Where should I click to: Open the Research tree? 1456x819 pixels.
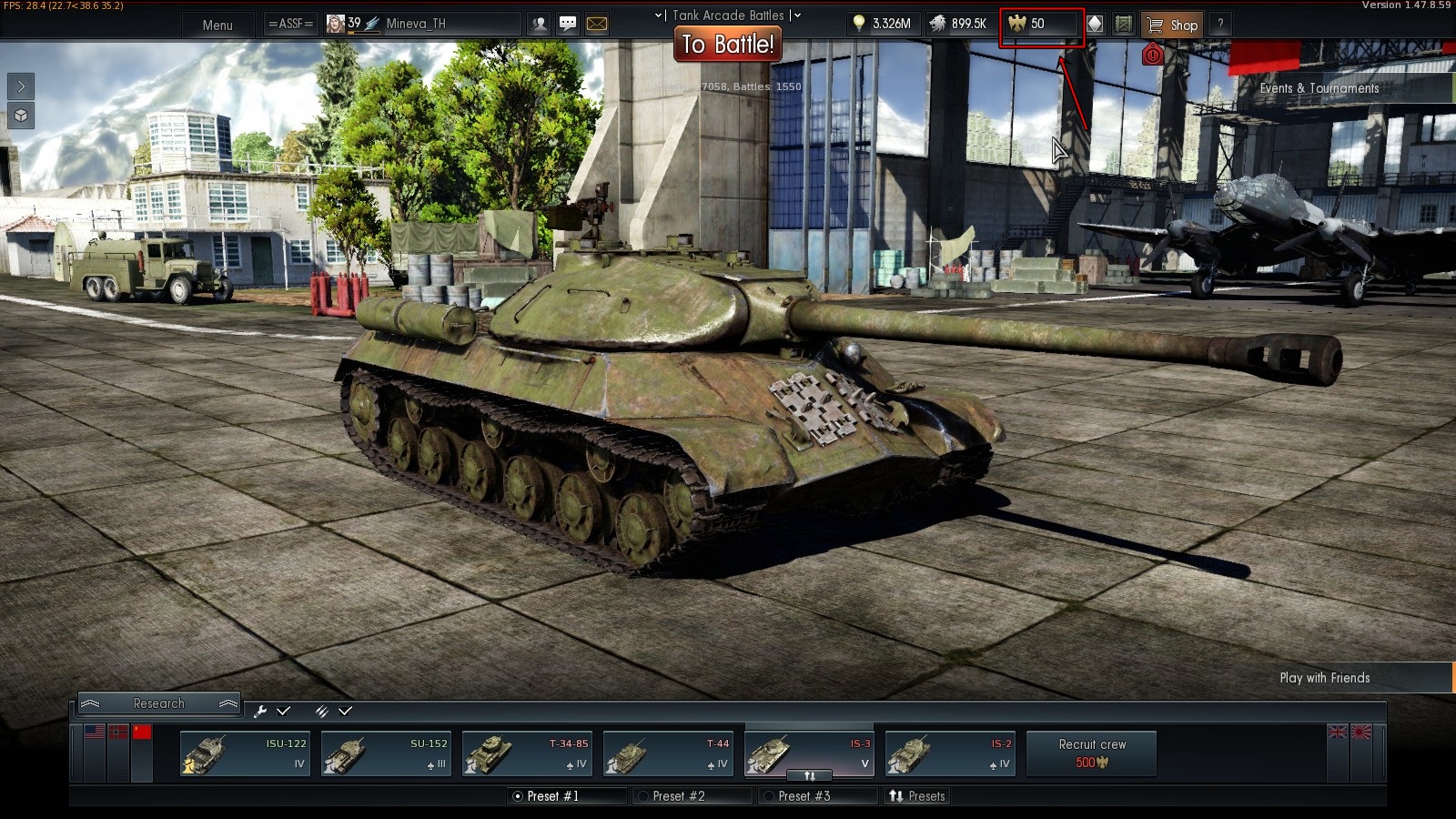tap(158, 703)
